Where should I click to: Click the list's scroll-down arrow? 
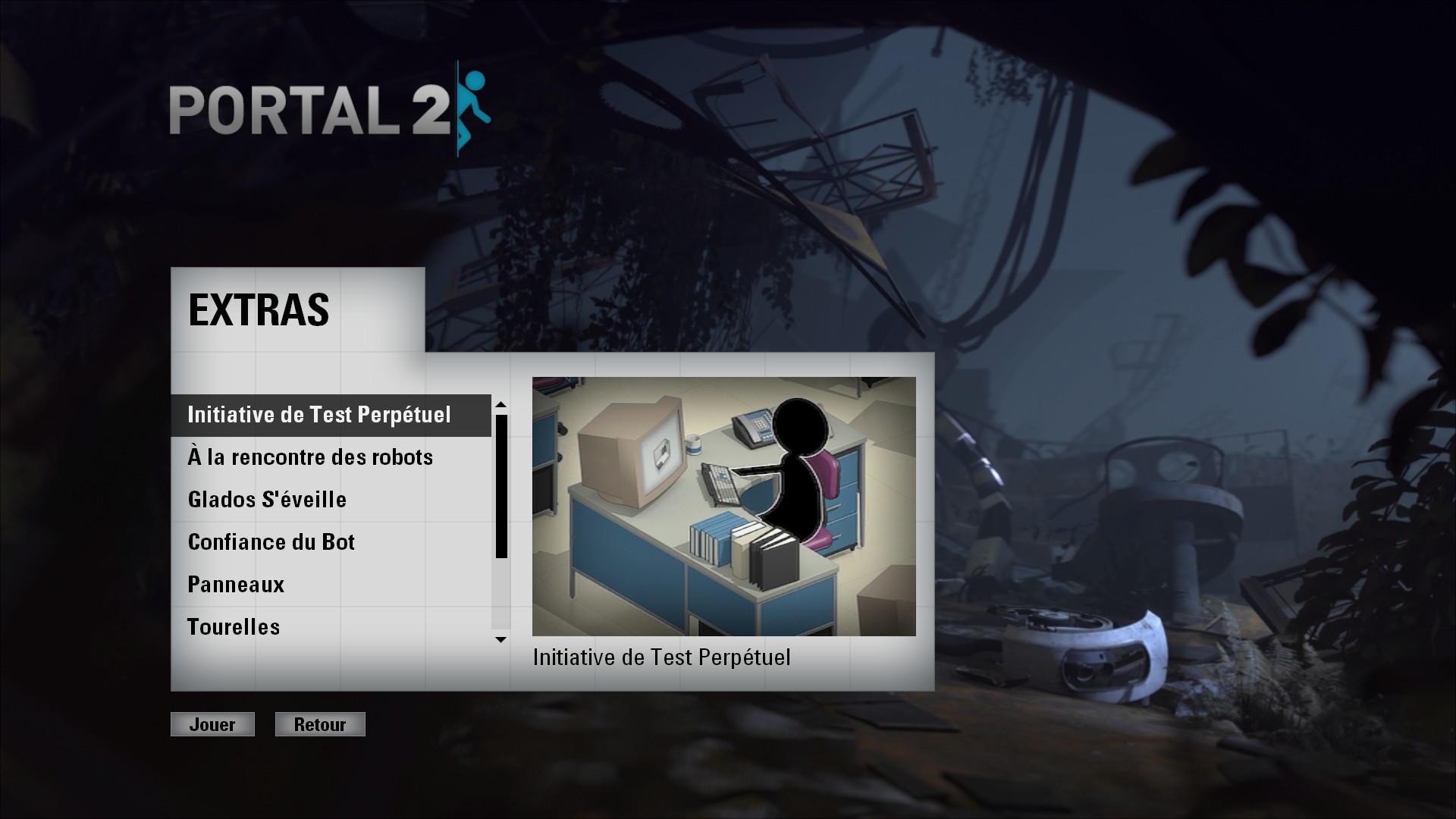(500, 640)
